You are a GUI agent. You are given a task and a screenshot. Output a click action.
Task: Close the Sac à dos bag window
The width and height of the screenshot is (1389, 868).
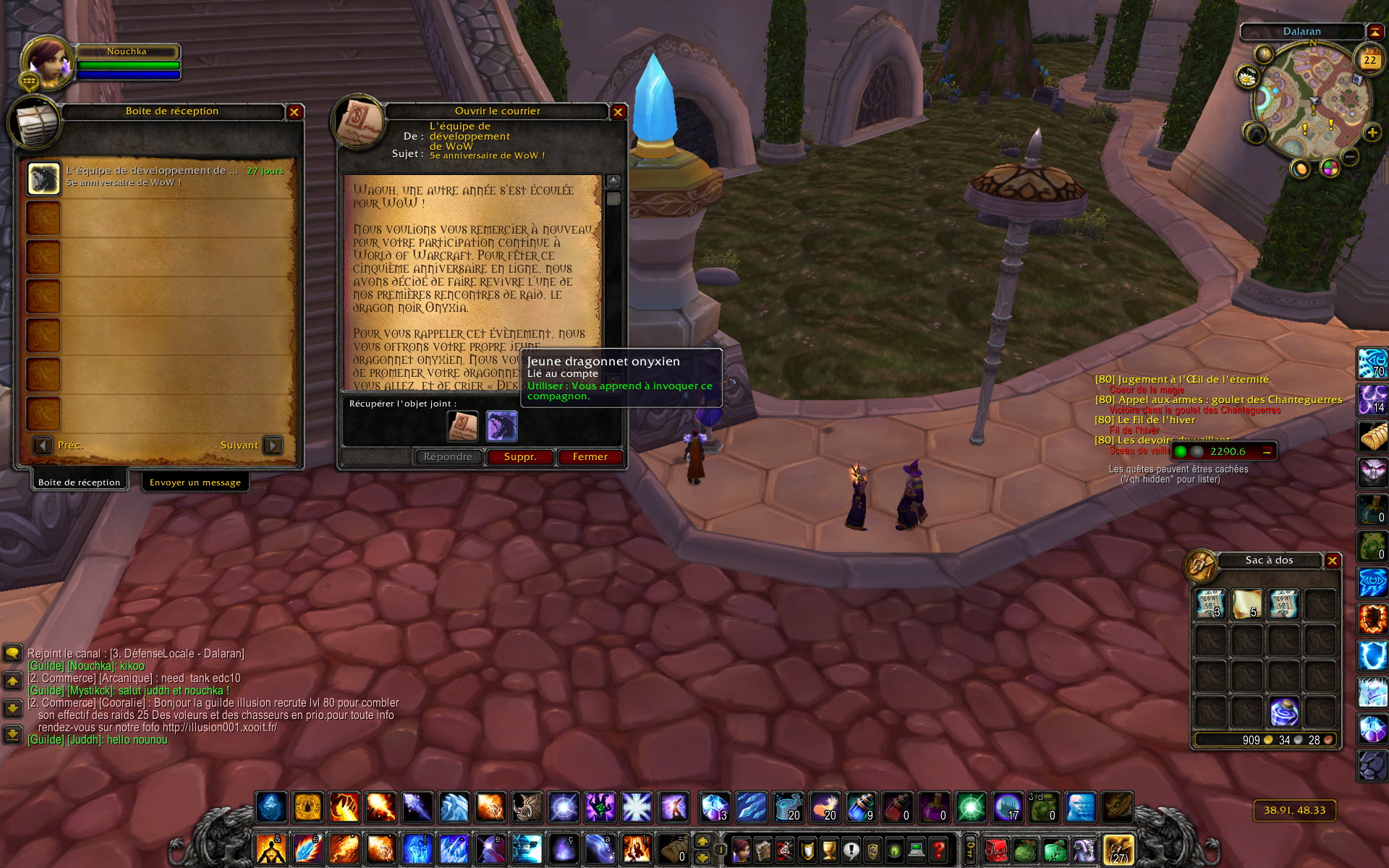click(1332, 561)
